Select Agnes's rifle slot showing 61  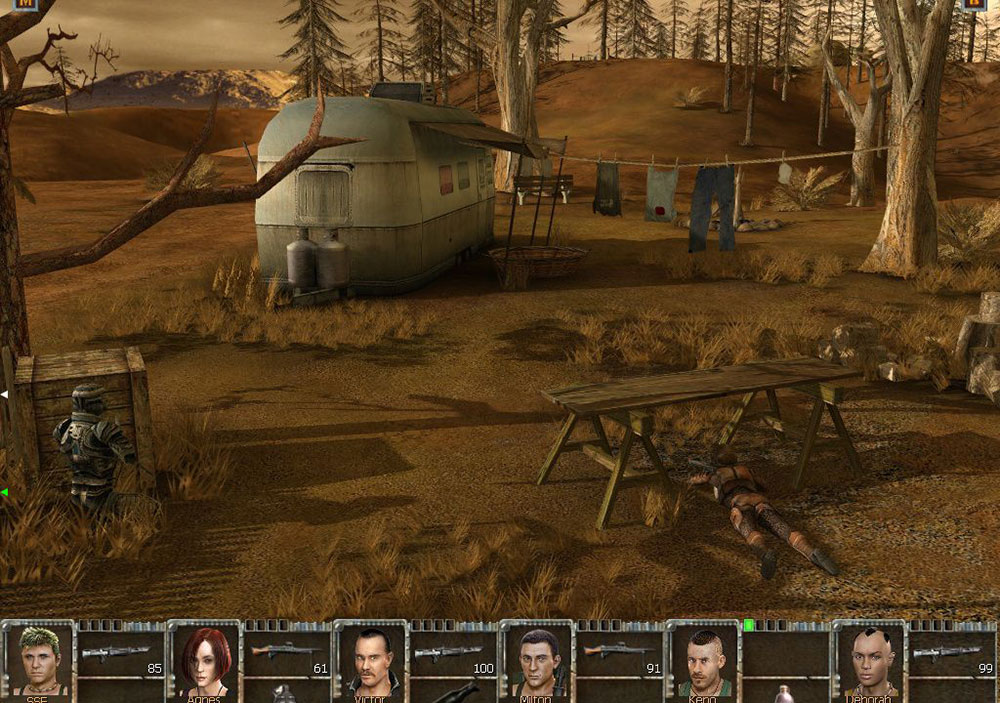click(287, 655)
